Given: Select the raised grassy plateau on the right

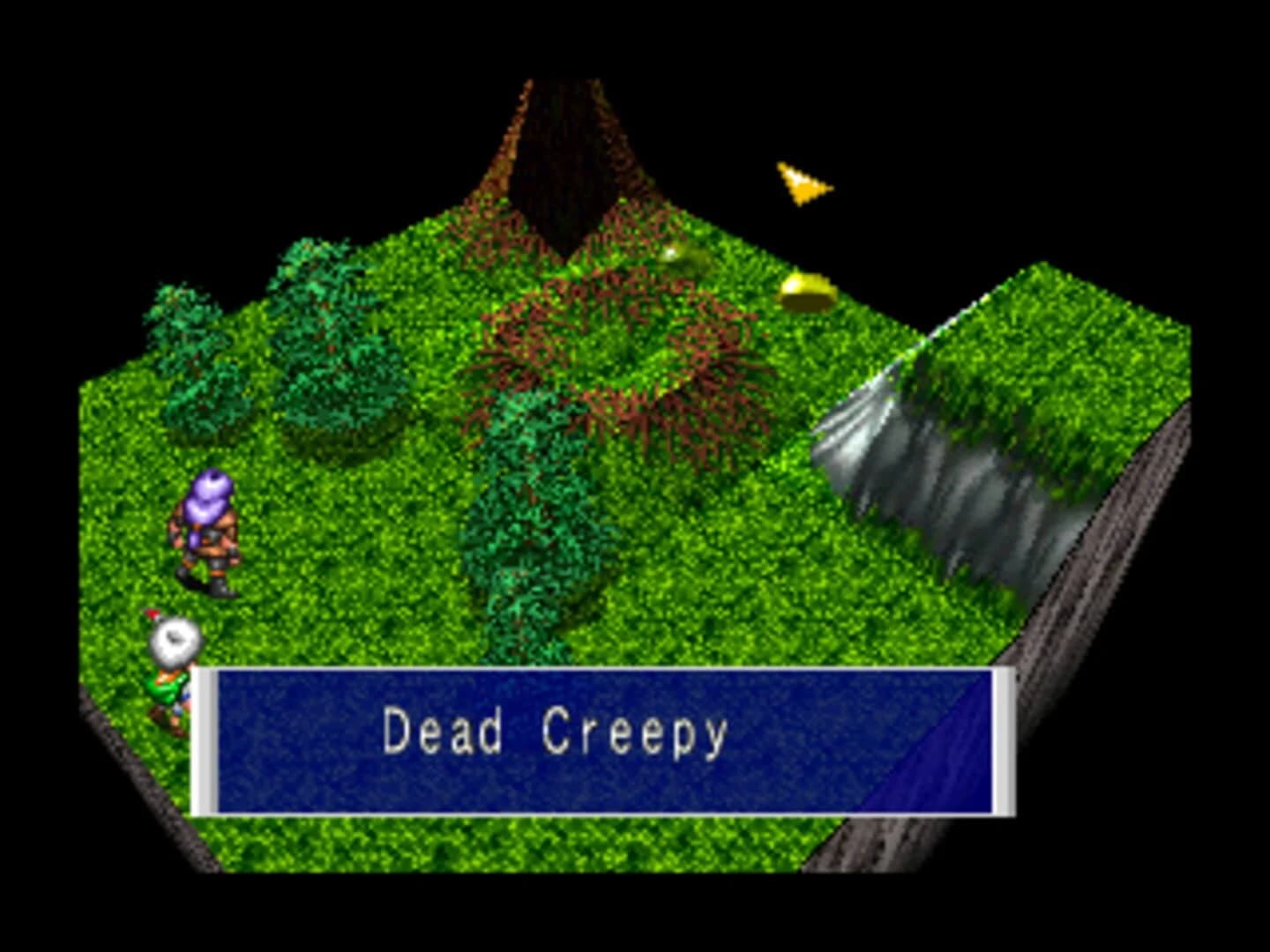Looking at the screenshot, I should 1041,353.
